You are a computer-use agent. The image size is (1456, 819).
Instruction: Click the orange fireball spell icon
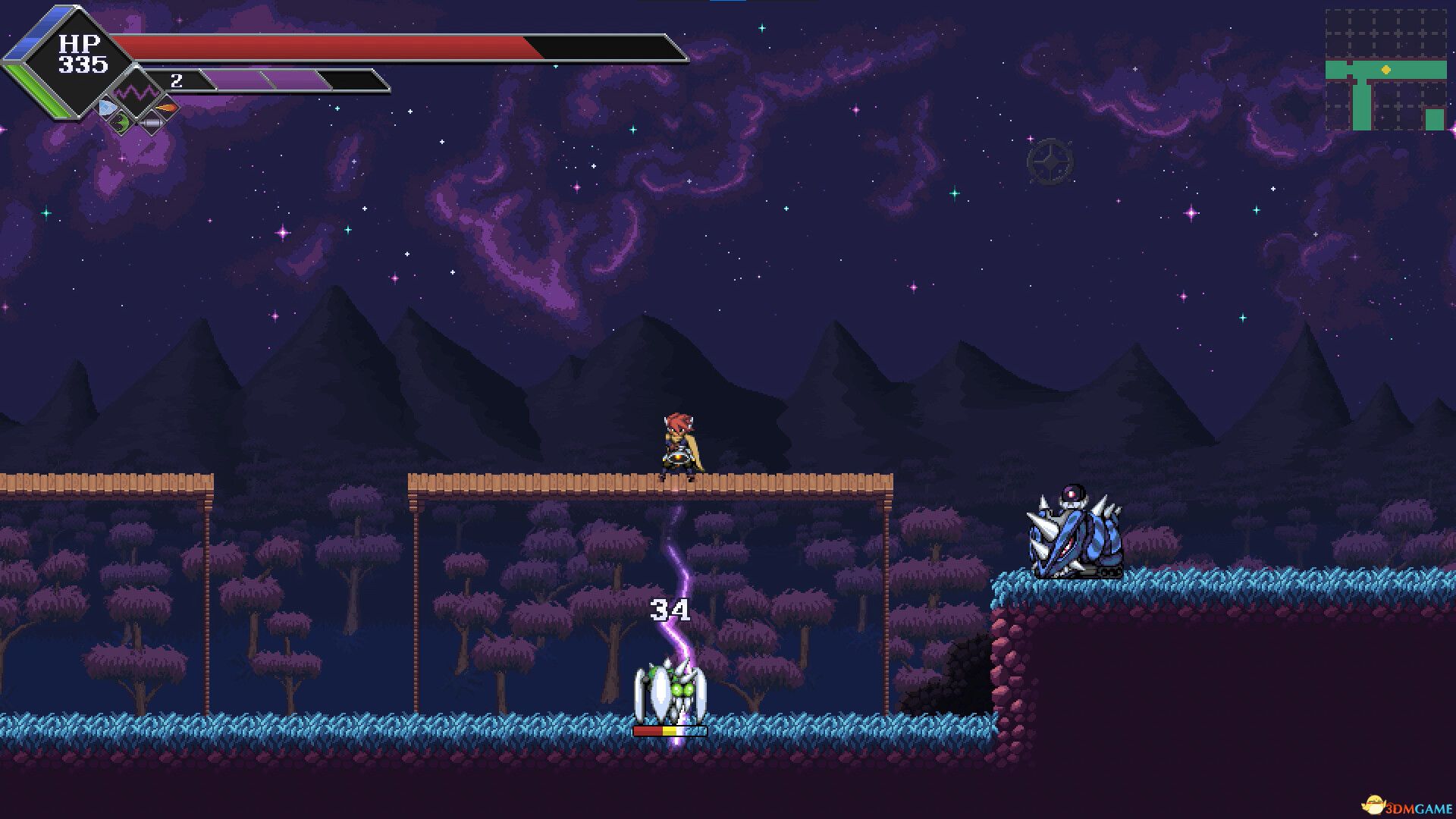(x=165, y=108)
